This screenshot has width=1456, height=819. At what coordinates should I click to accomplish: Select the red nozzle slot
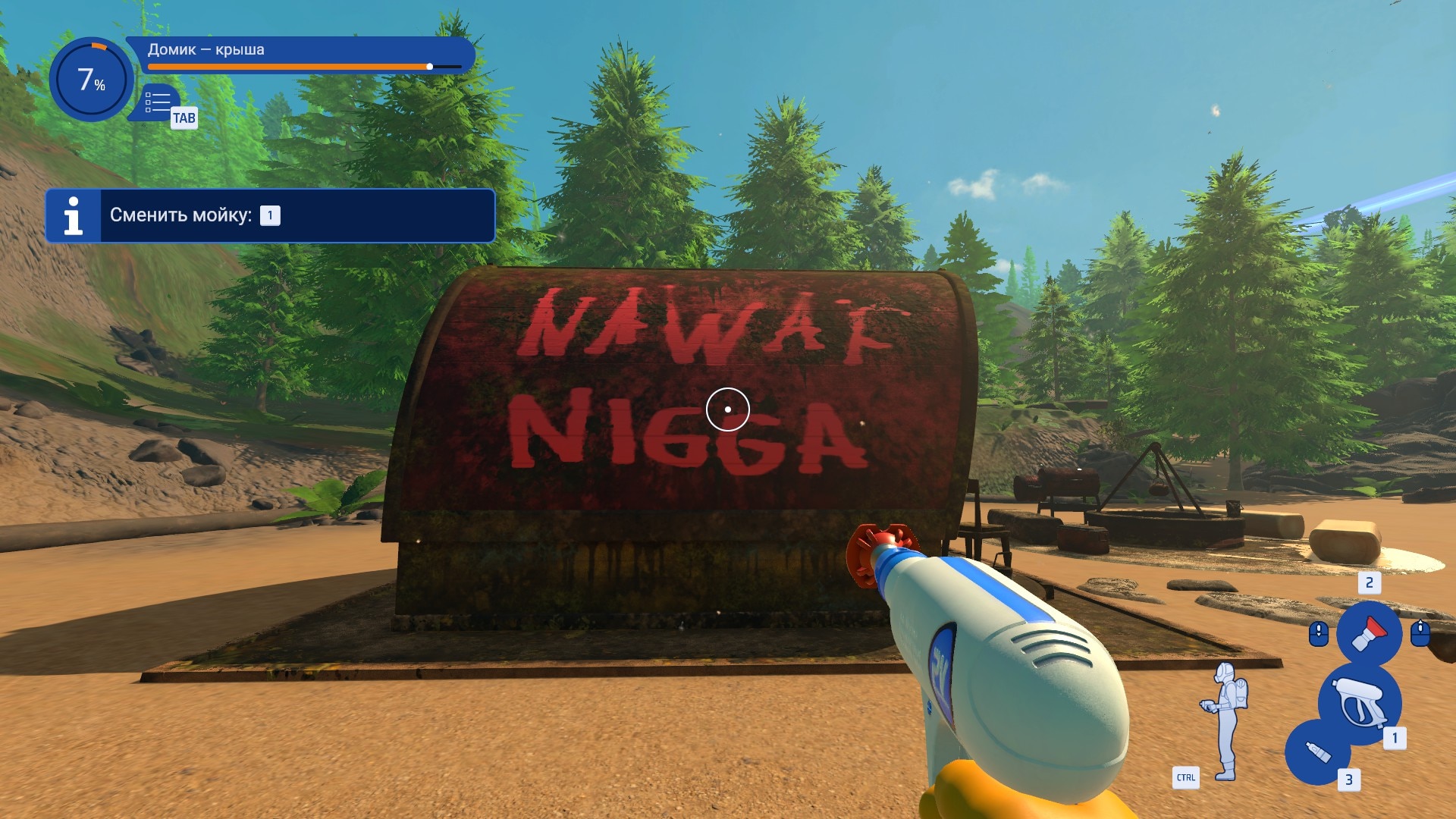pos(1369,633)
